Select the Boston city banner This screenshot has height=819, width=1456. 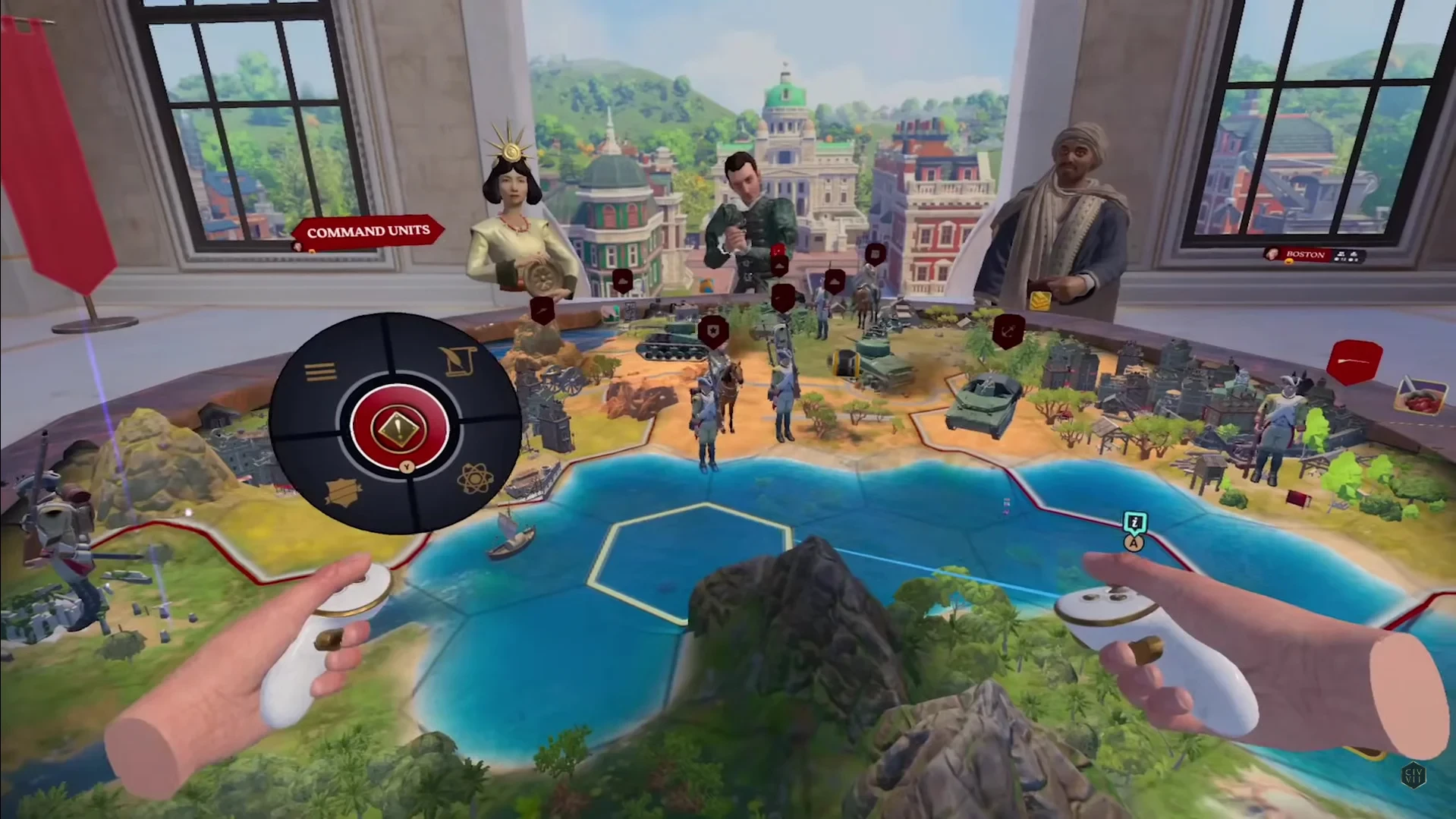(x=1305, y=254)
